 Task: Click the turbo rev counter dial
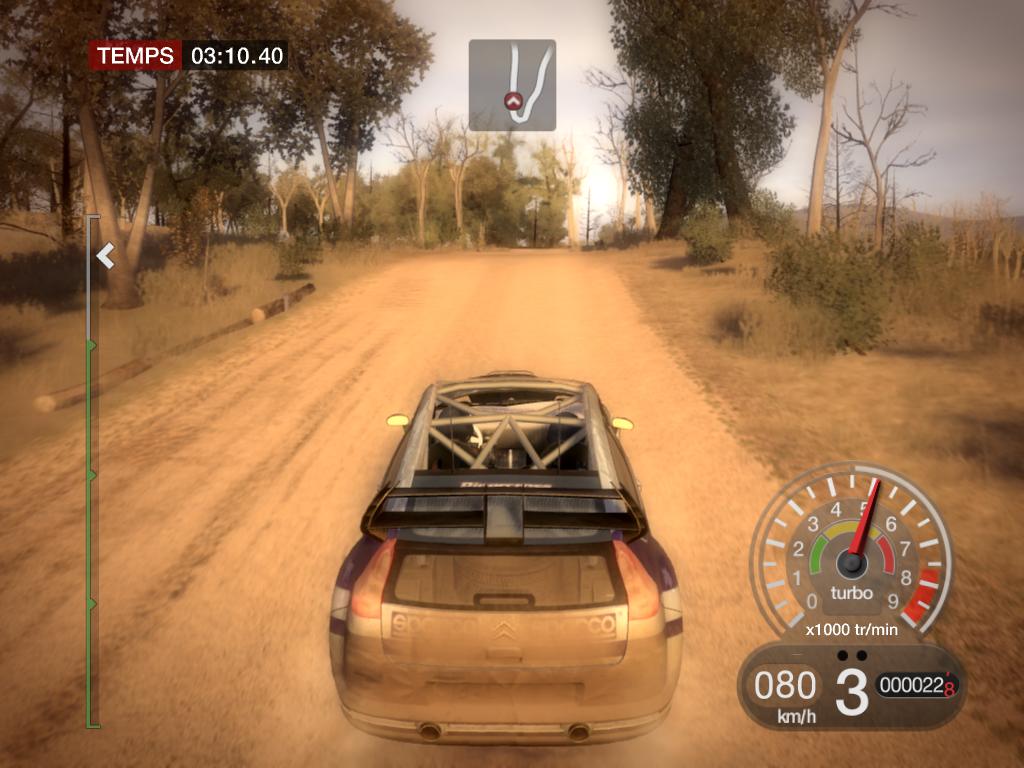coord(850,553)
